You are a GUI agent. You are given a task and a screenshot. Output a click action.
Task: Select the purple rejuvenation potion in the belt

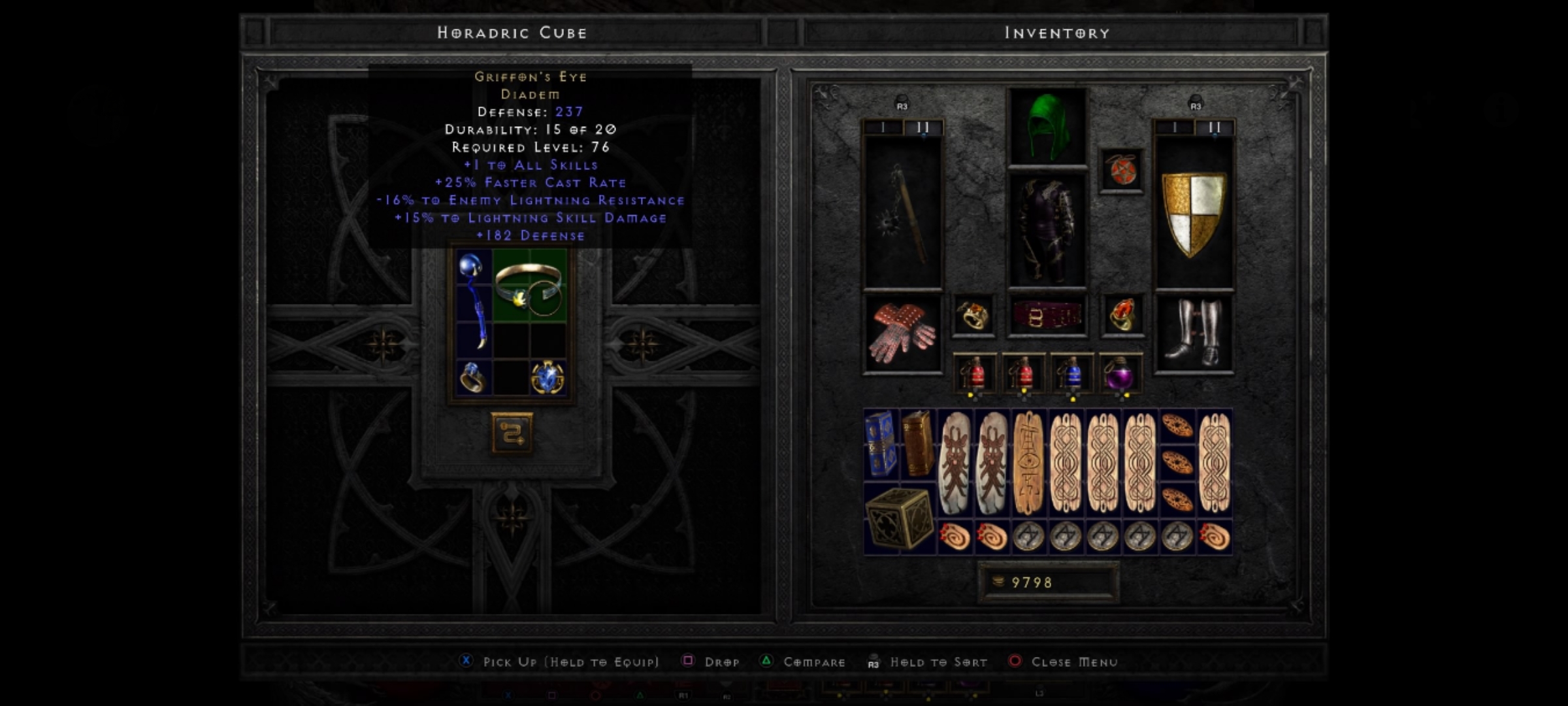click(x=1120, y=375)
